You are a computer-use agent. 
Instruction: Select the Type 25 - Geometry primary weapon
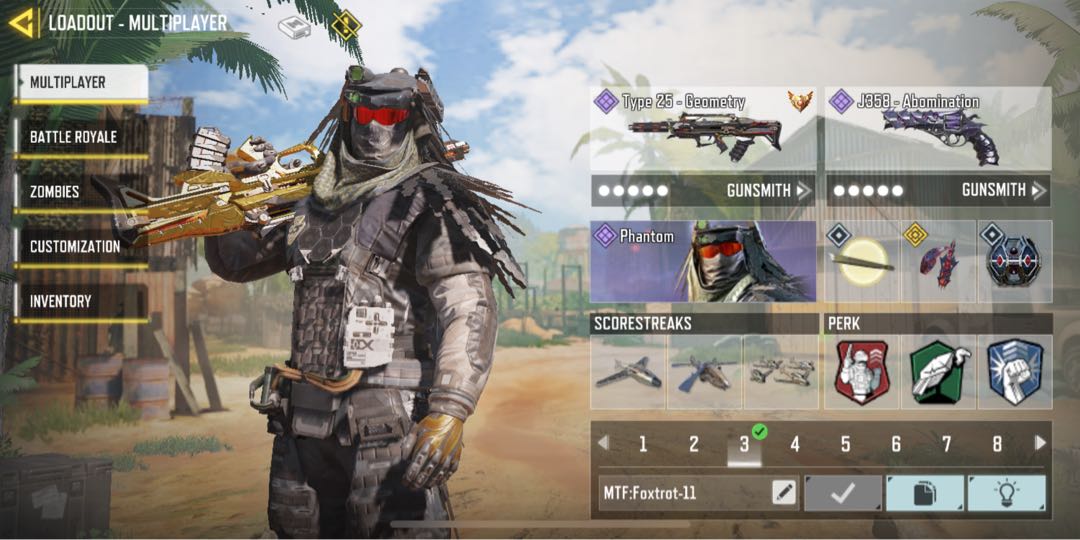[702, 130]
